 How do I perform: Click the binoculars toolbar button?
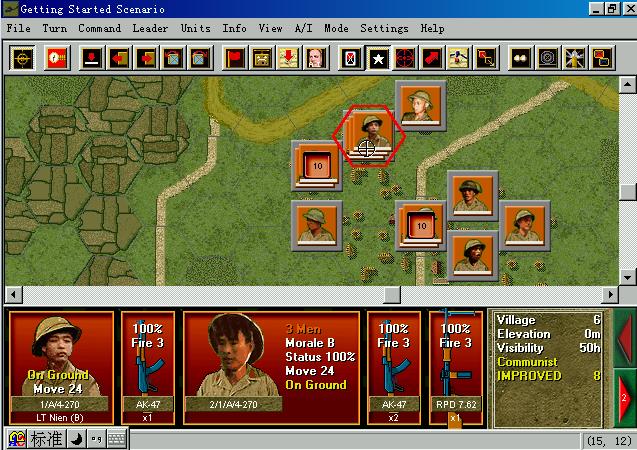point(521,57)
